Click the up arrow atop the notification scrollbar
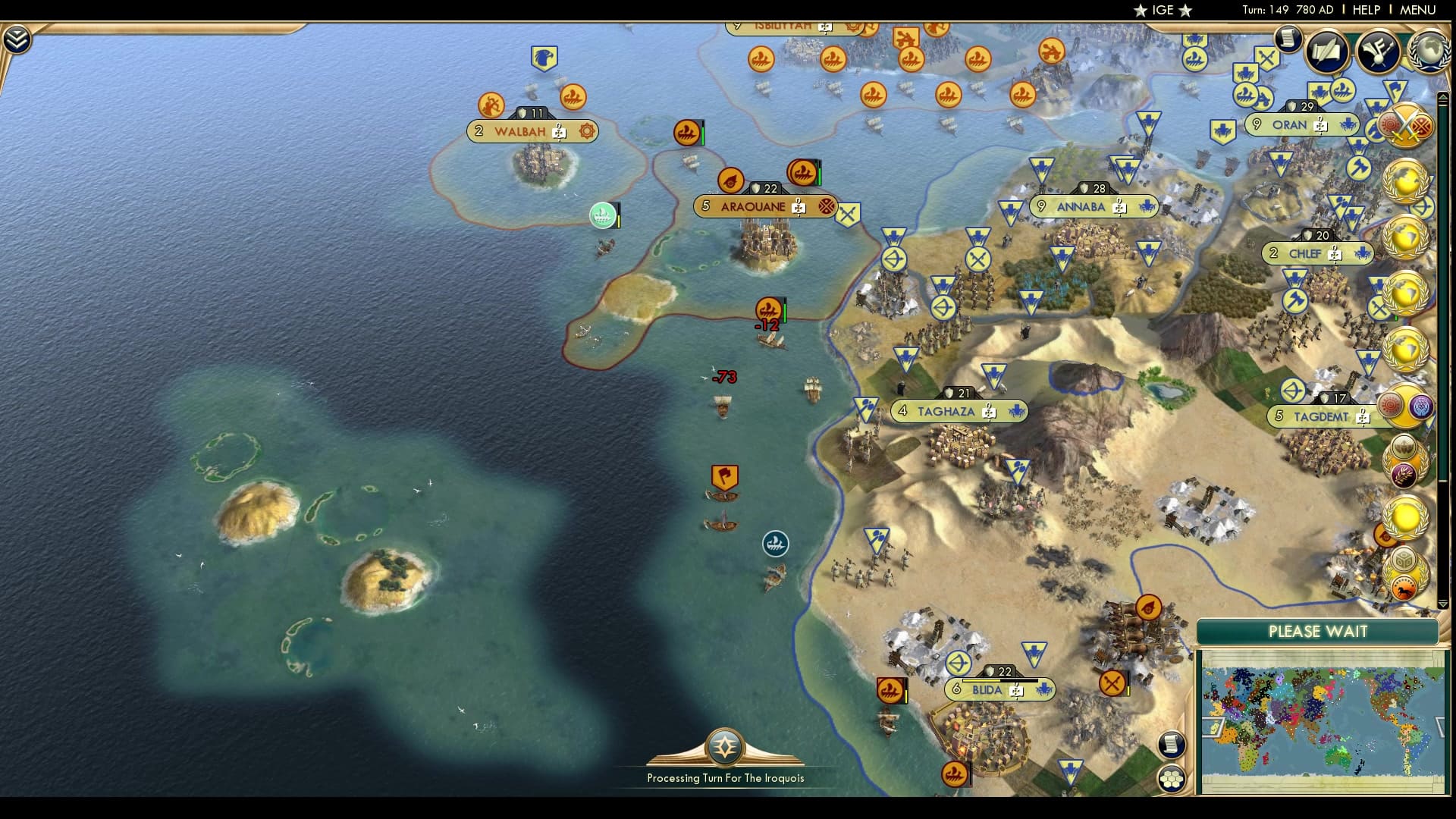The height and width of the screenshot is (819, 1456). point(1443,97)
